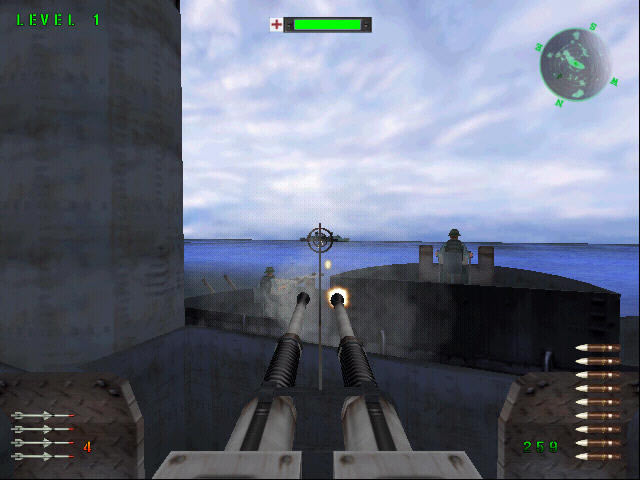Click the circular compass radar
Viewport: 640px width, 480px height.
(x=575, y=65)
